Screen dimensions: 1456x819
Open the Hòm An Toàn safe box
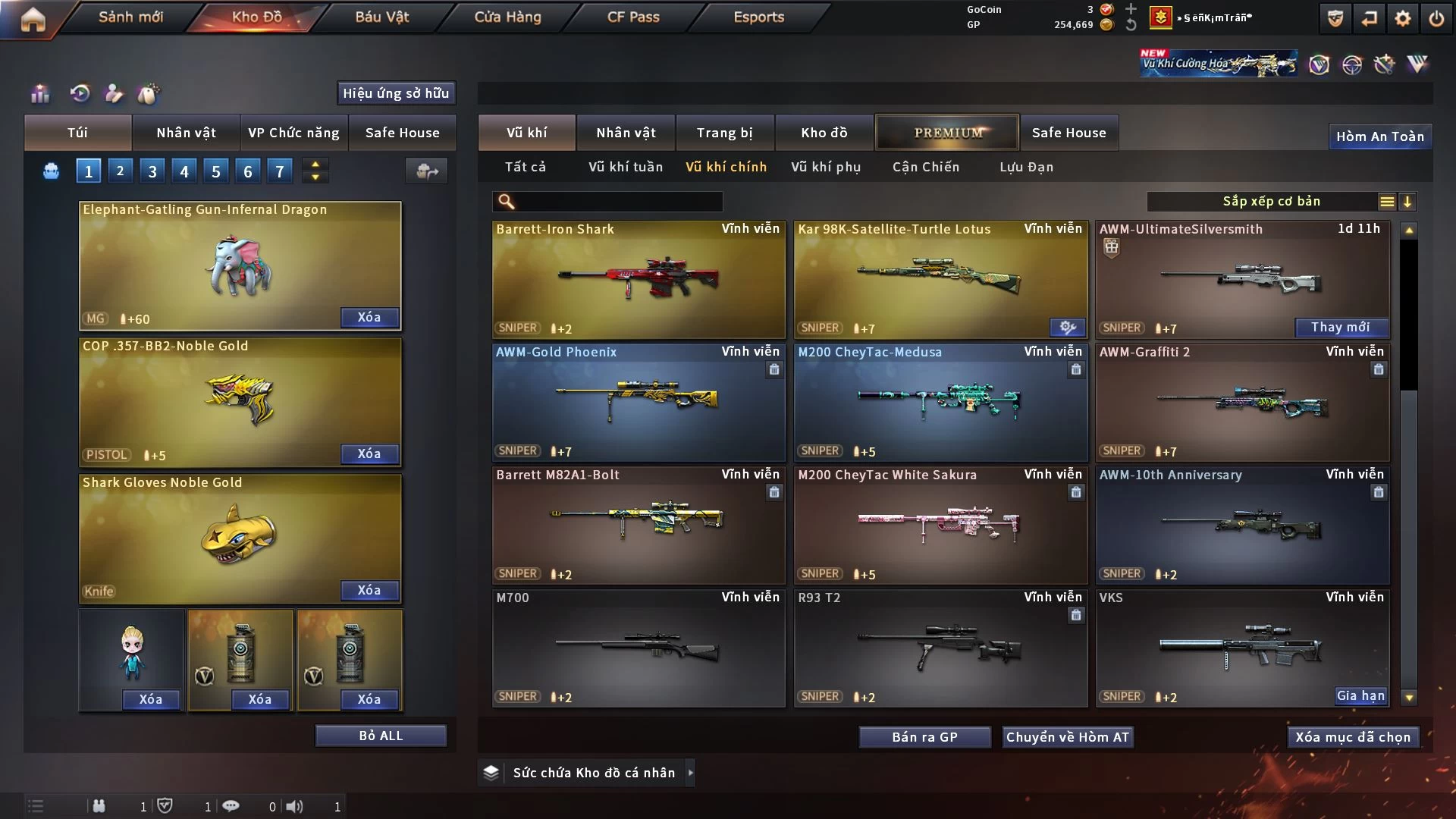pyautogui.click(x=1379, y=136)
